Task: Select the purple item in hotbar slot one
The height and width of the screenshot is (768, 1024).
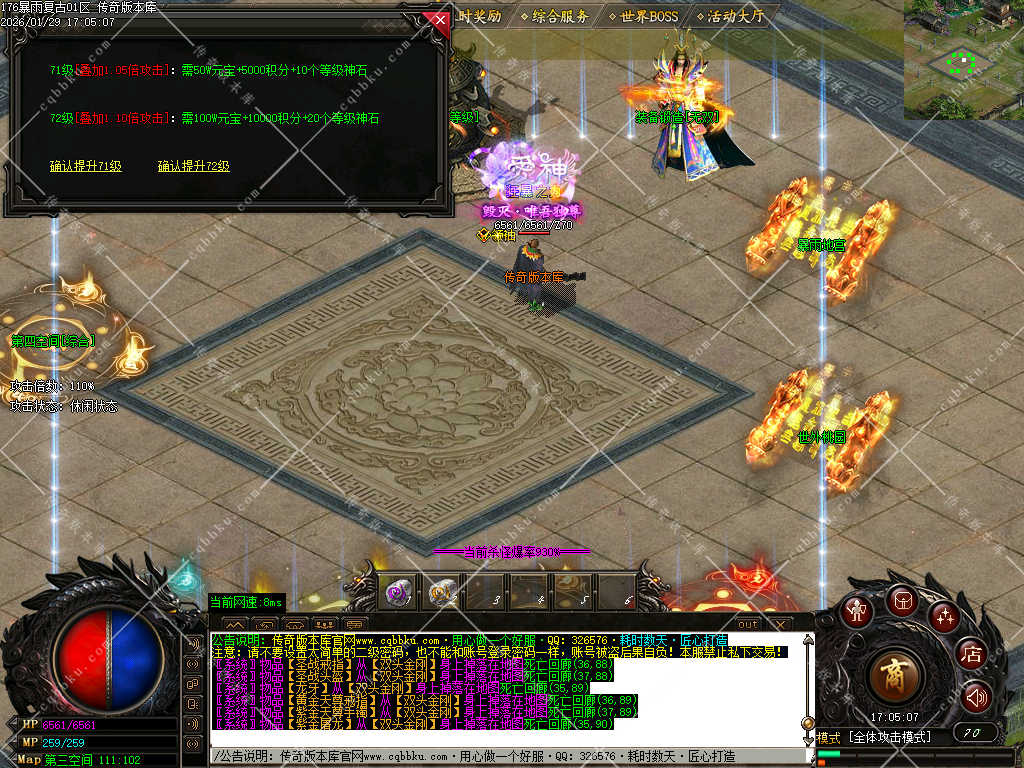Action: pyautogui.click(x=397, y=593)
